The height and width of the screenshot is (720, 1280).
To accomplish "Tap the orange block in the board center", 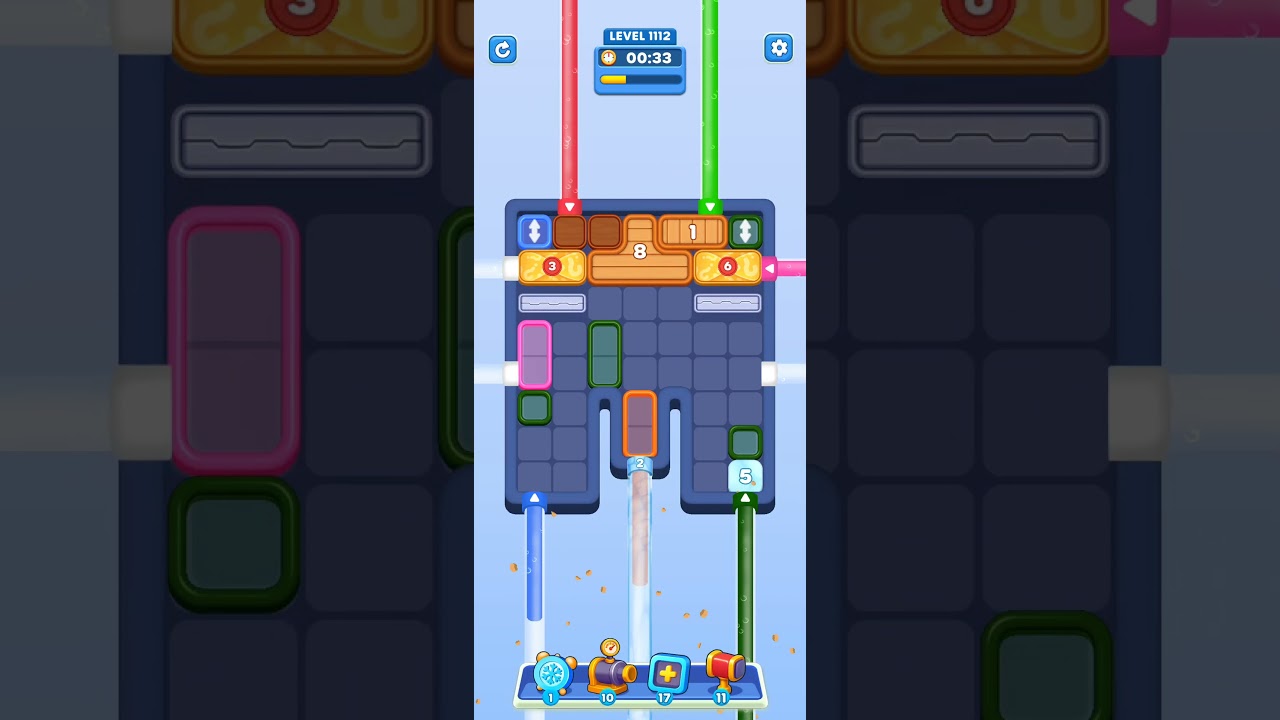I will [x=640, y=425].
